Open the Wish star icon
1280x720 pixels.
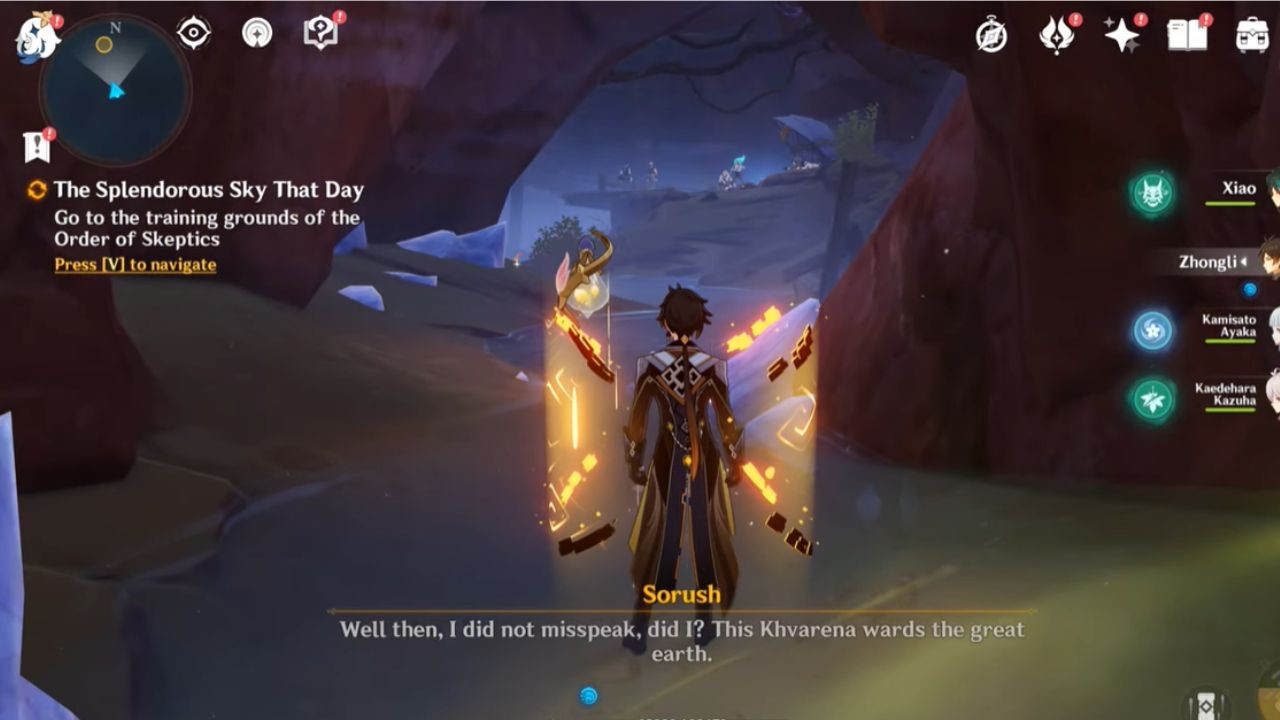[1122, 35]
